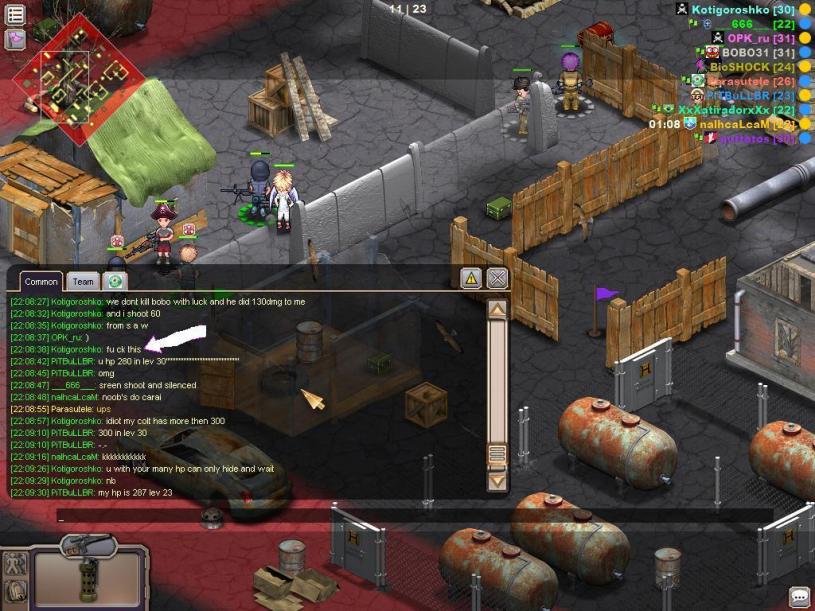Toggle the speech bubble chat button
This screenshot has height=611, width=815.
(x=799, y=596)
